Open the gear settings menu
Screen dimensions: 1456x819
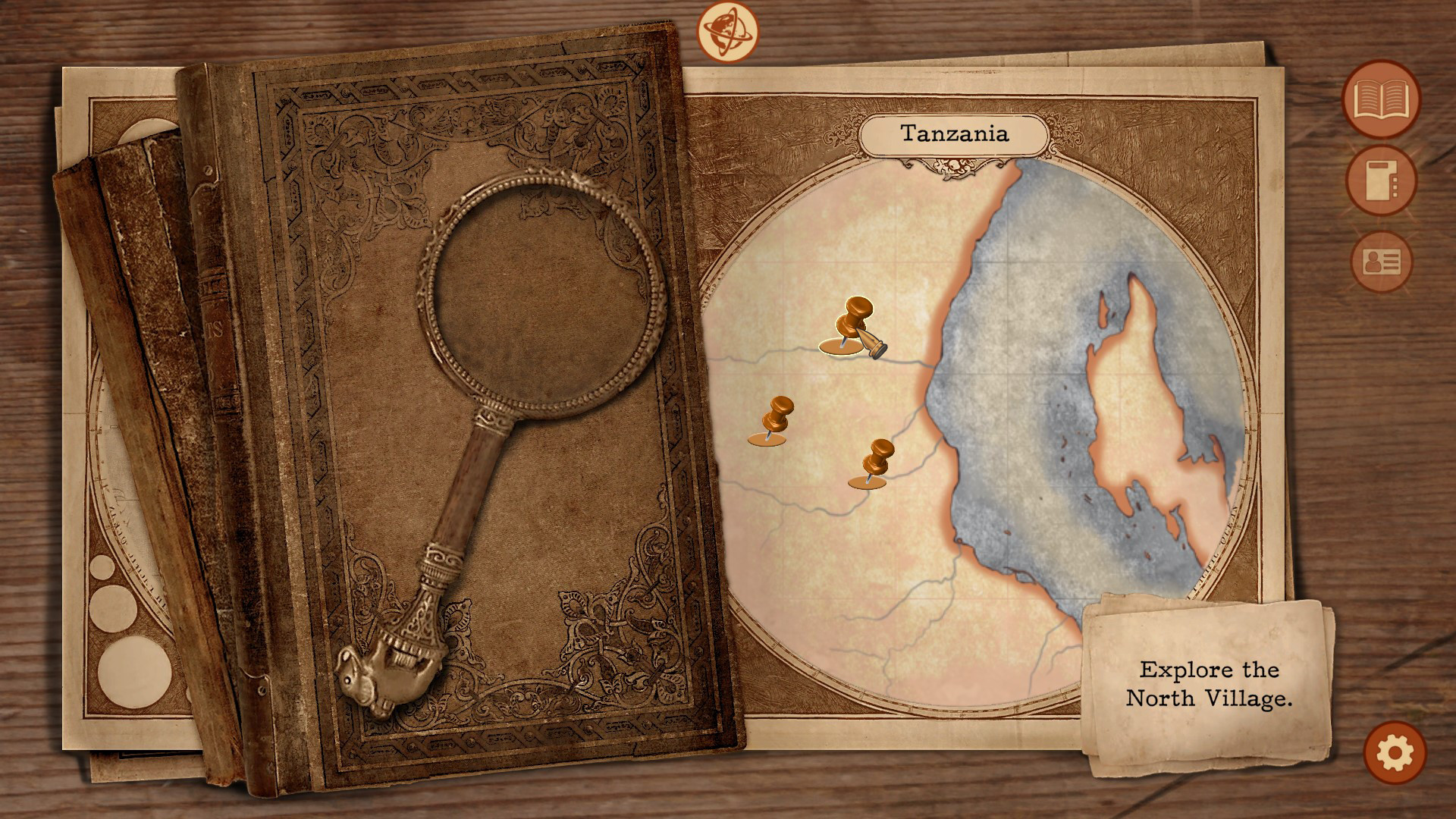point(1395,753)
